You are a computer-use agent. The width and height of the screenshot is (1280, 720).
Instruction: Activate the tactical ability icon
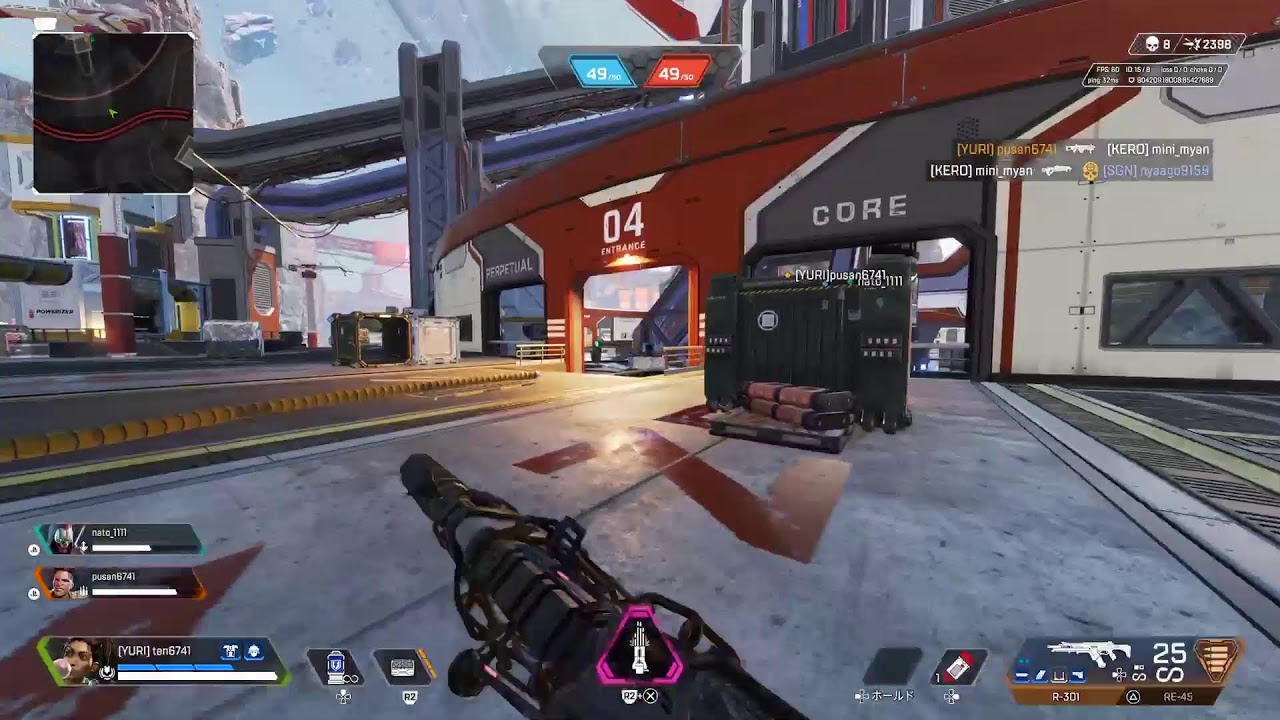tap(403, 666)
